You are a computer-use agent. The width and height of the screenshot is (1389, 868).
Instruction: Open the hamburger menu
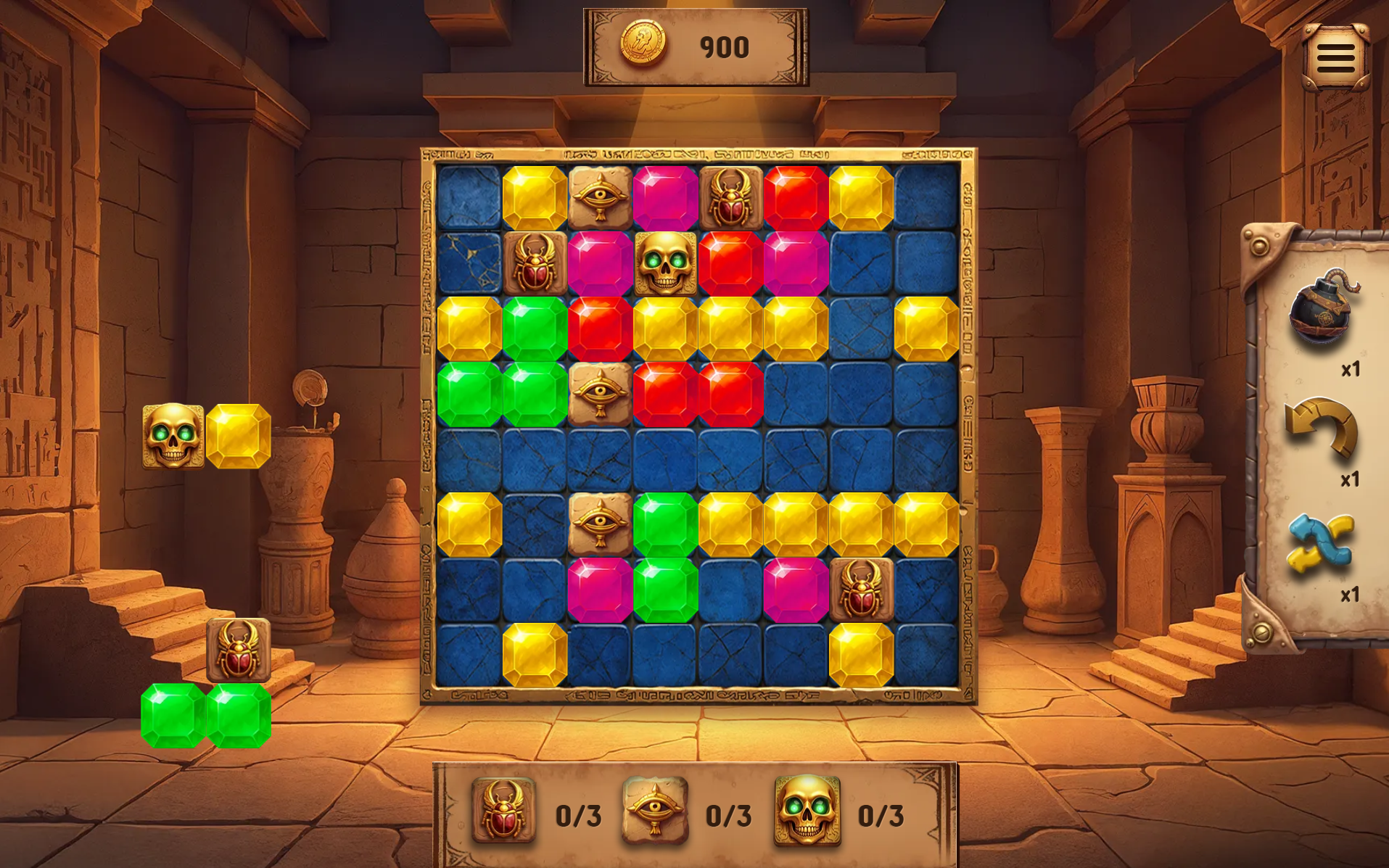click(x=1335, y=58)
